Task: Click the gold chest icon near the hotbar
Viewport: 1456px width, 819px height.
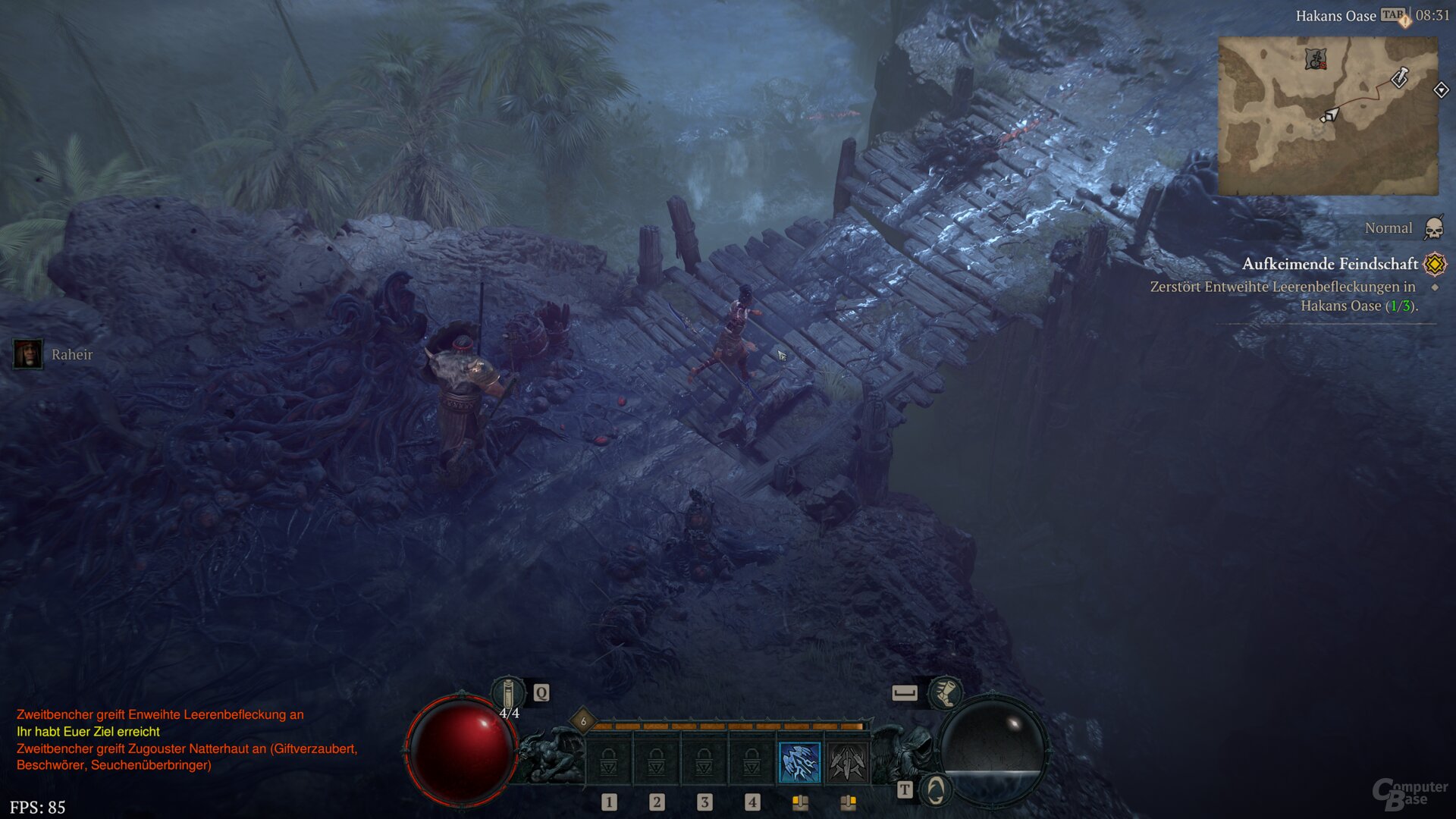Action: click(x=801, y=802)
